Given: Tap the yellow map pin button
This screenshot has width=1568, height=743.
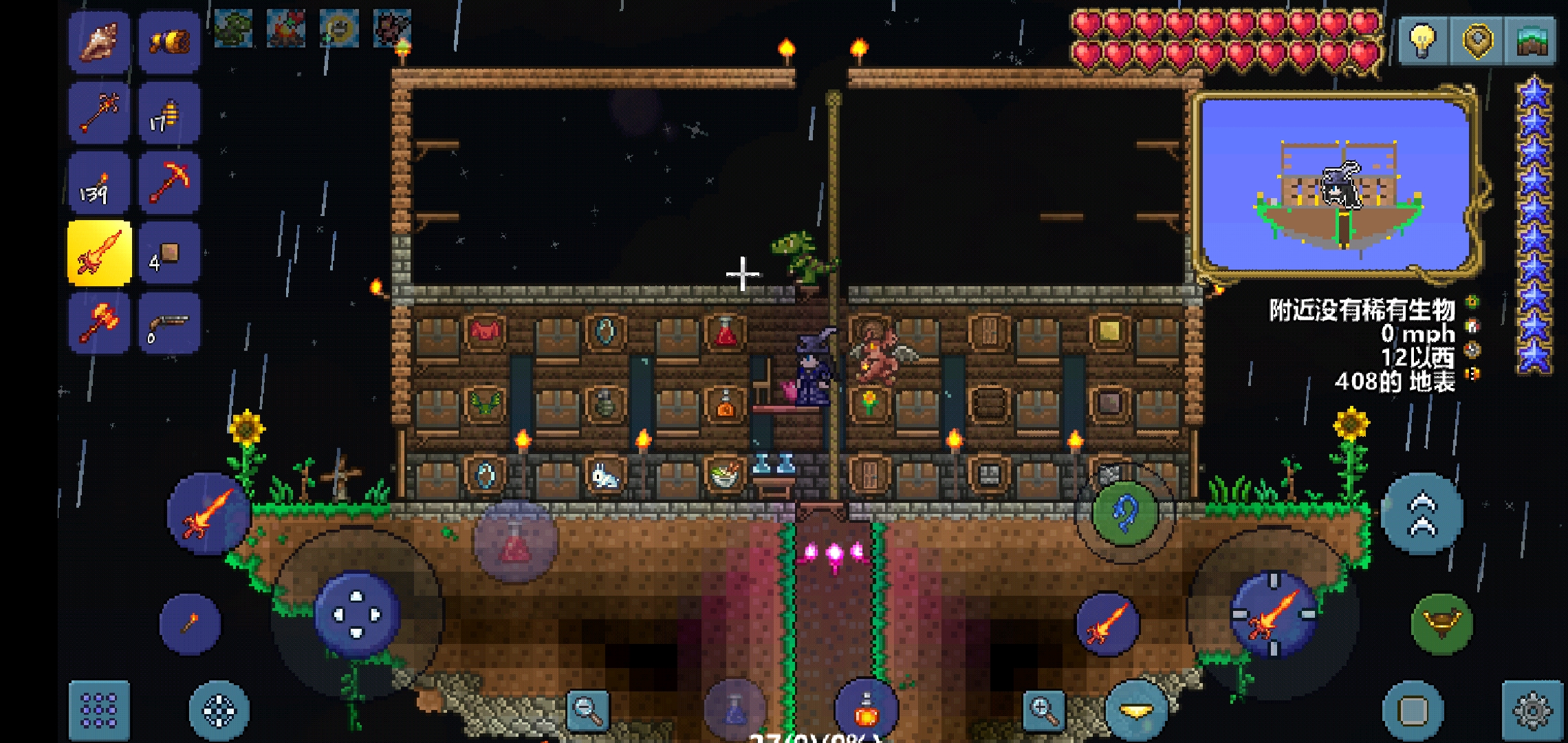Looking at the screenshot, I should tap(1477, 40).
